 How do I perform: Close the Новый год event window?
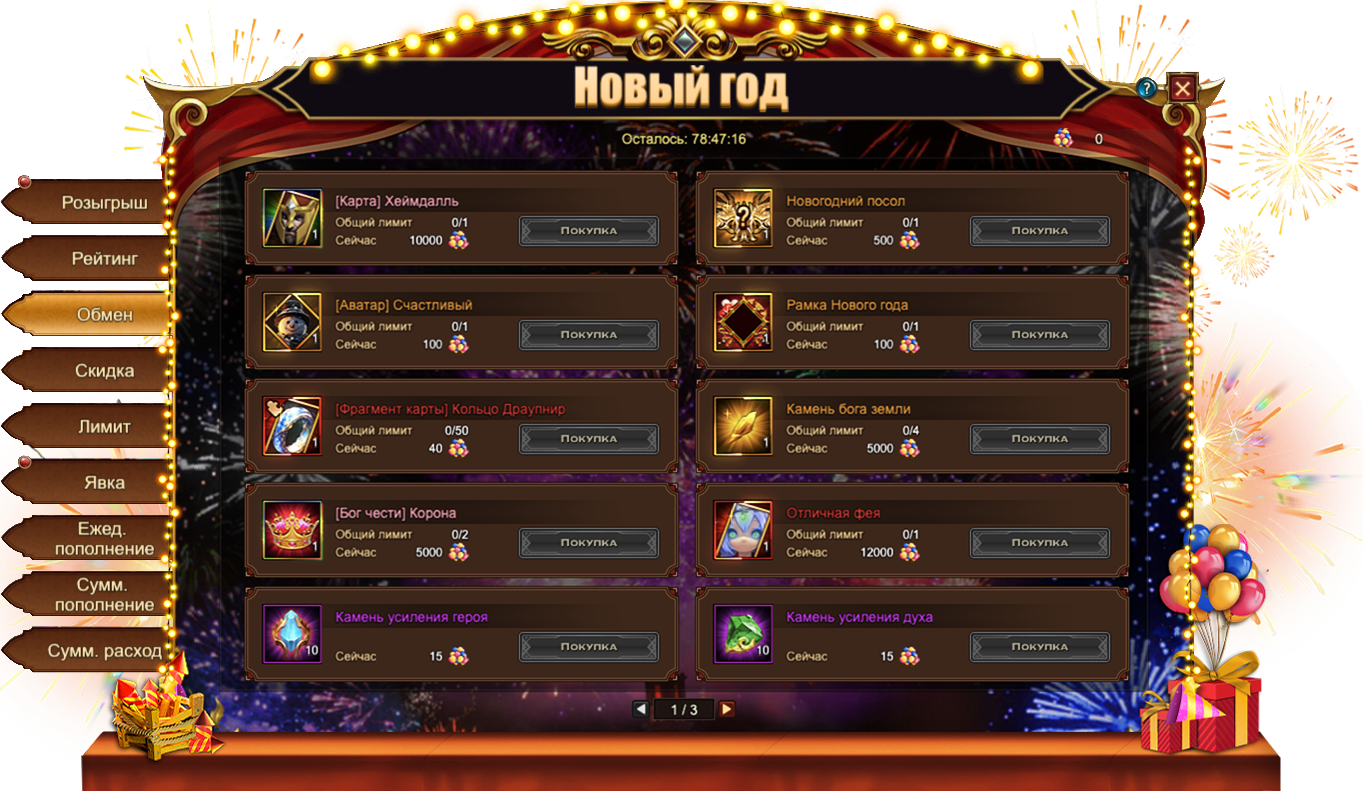point(1183,88)
